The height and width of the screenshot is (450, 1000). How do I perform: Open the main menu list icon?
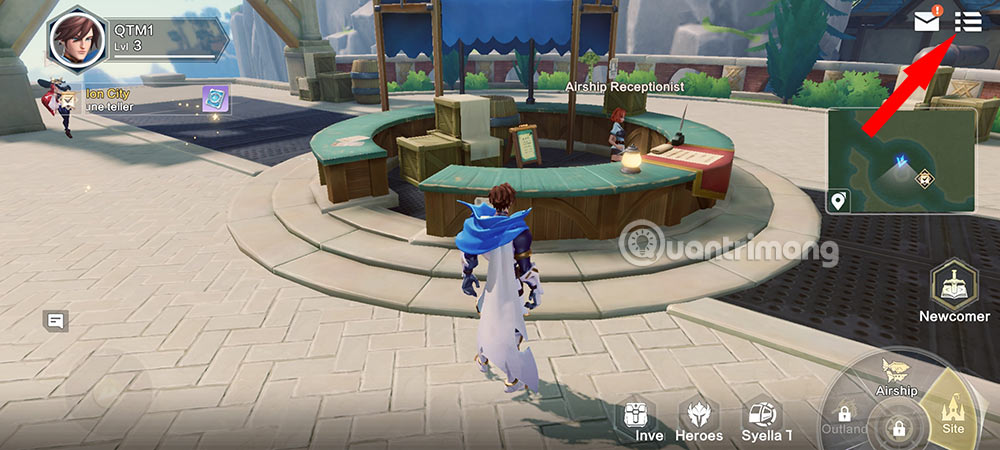click(967, 21)
